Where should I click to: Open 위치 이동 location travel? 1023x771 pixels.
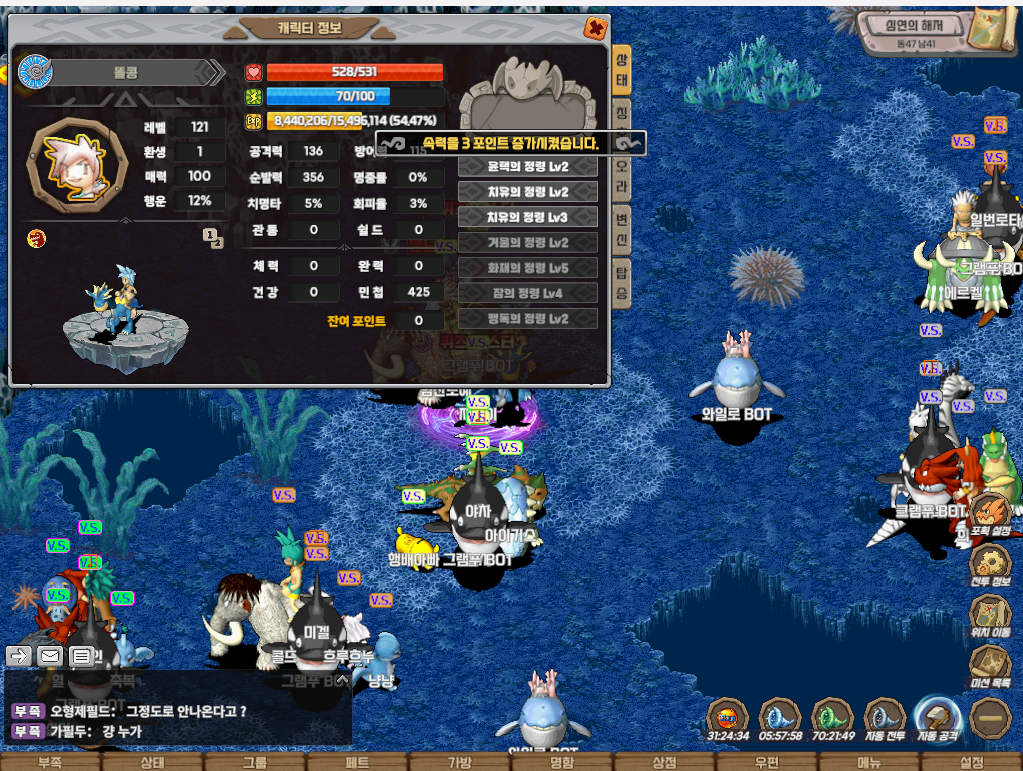click(990, 615)
